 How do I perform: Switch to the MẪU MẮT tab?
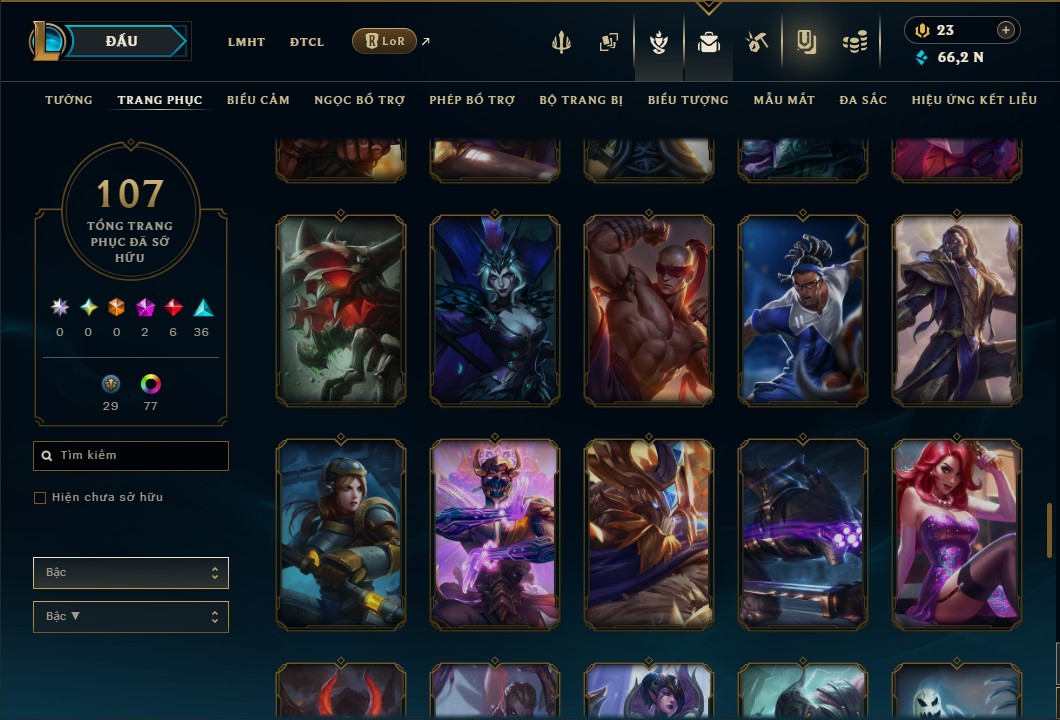784,100
